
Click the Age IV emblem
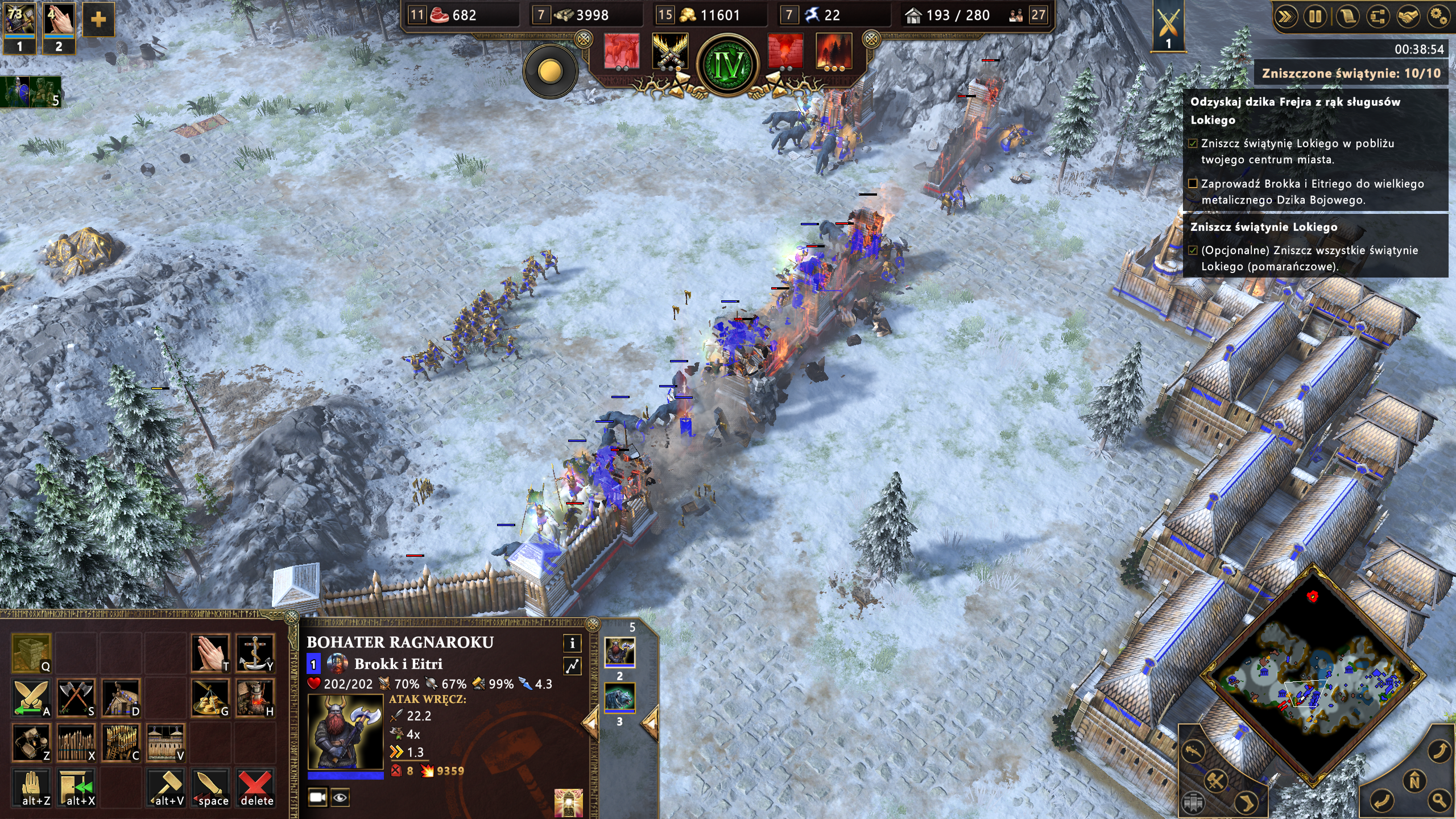click(x=729, y=65)
